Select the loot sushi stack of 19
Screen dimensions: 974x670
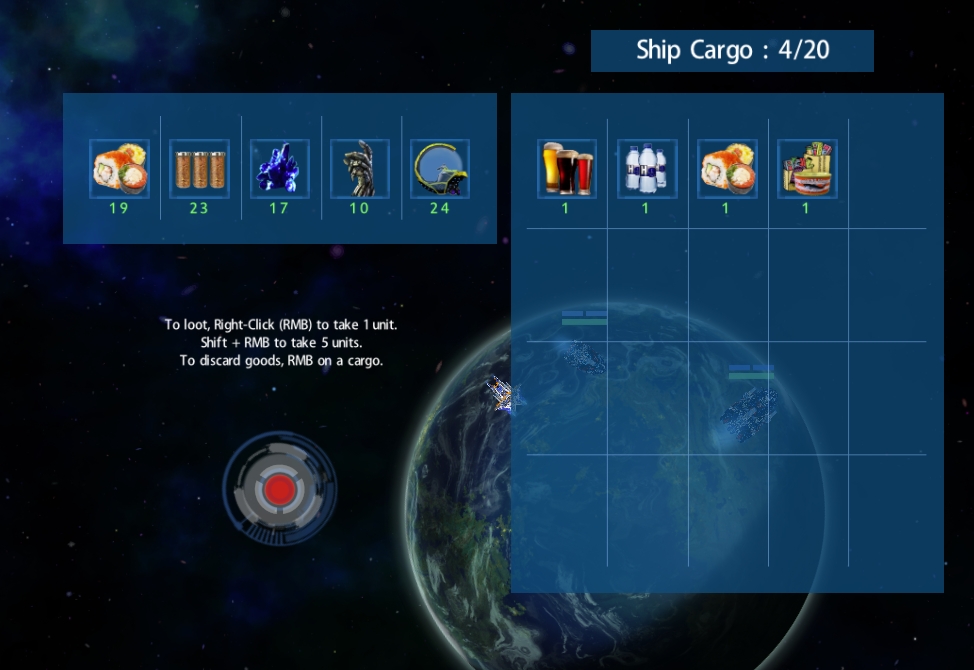(x=119, y=169)
